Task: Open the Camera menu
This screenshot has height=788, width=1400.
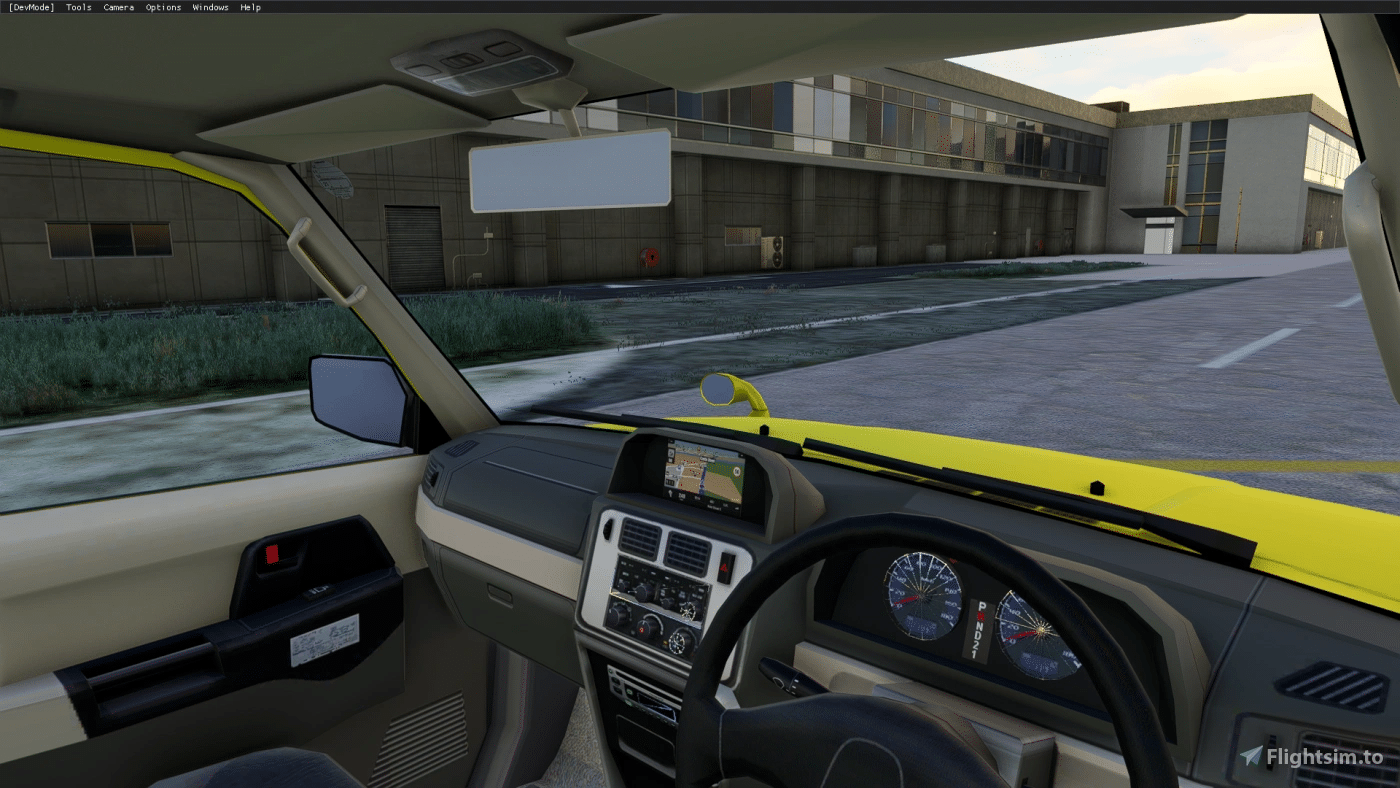Action: (x=118, y=7)
